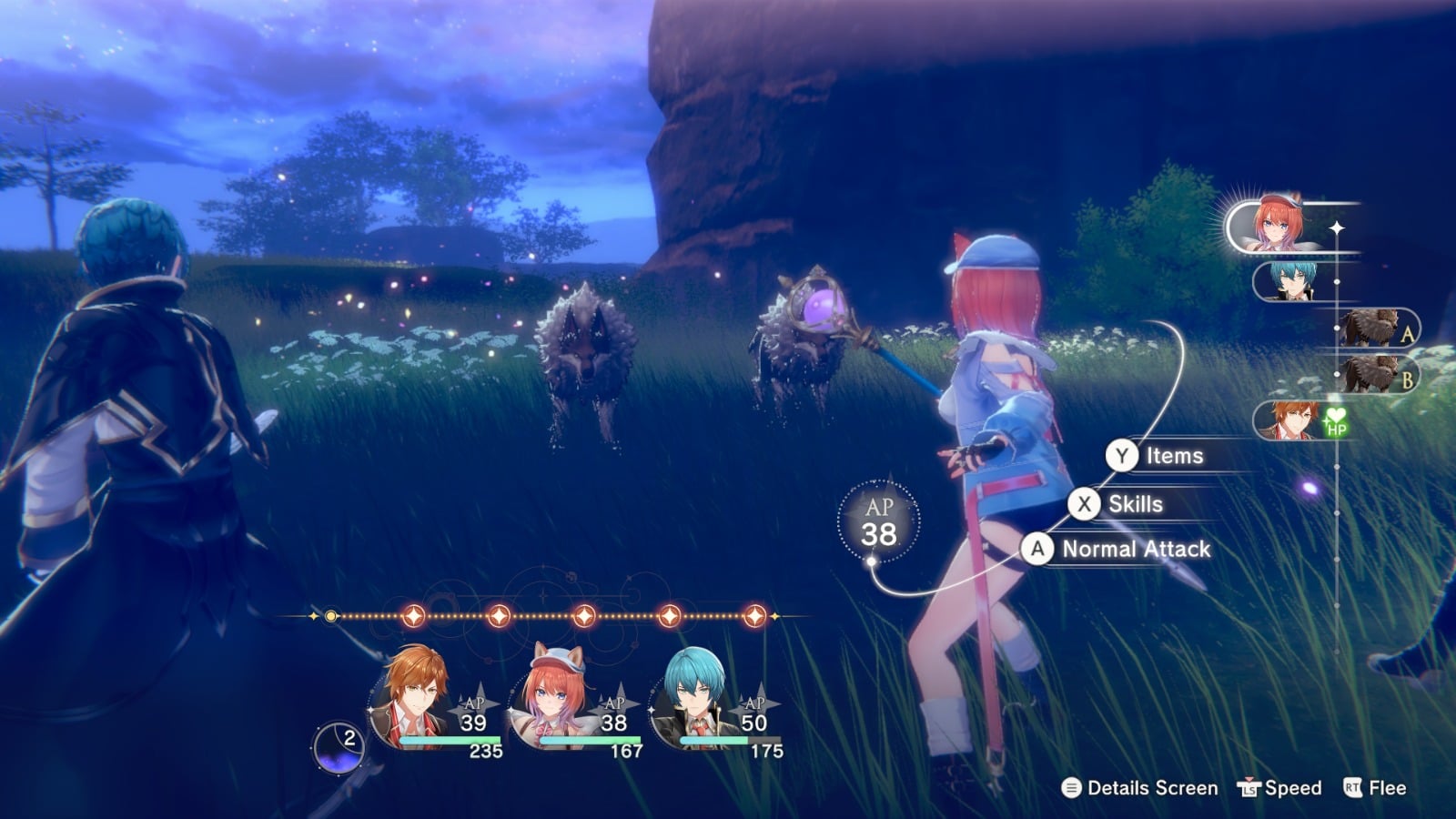1456x819 pixels.
Task: Click blue-haired boy in turn order
Action: point(1292,281)
